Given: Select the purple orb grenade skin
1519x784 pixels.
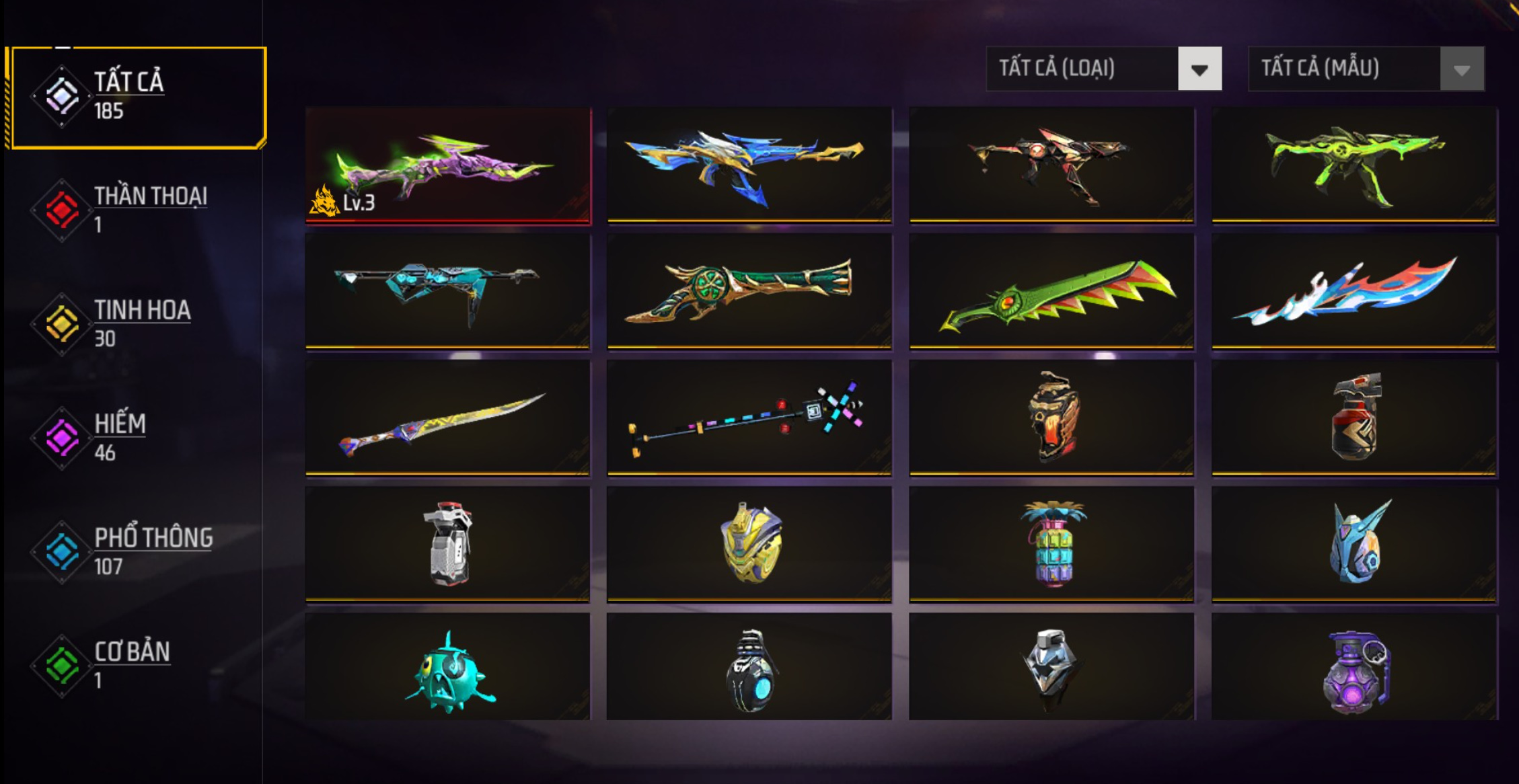Looking at the screenshot, I should tap(1354, 669).
